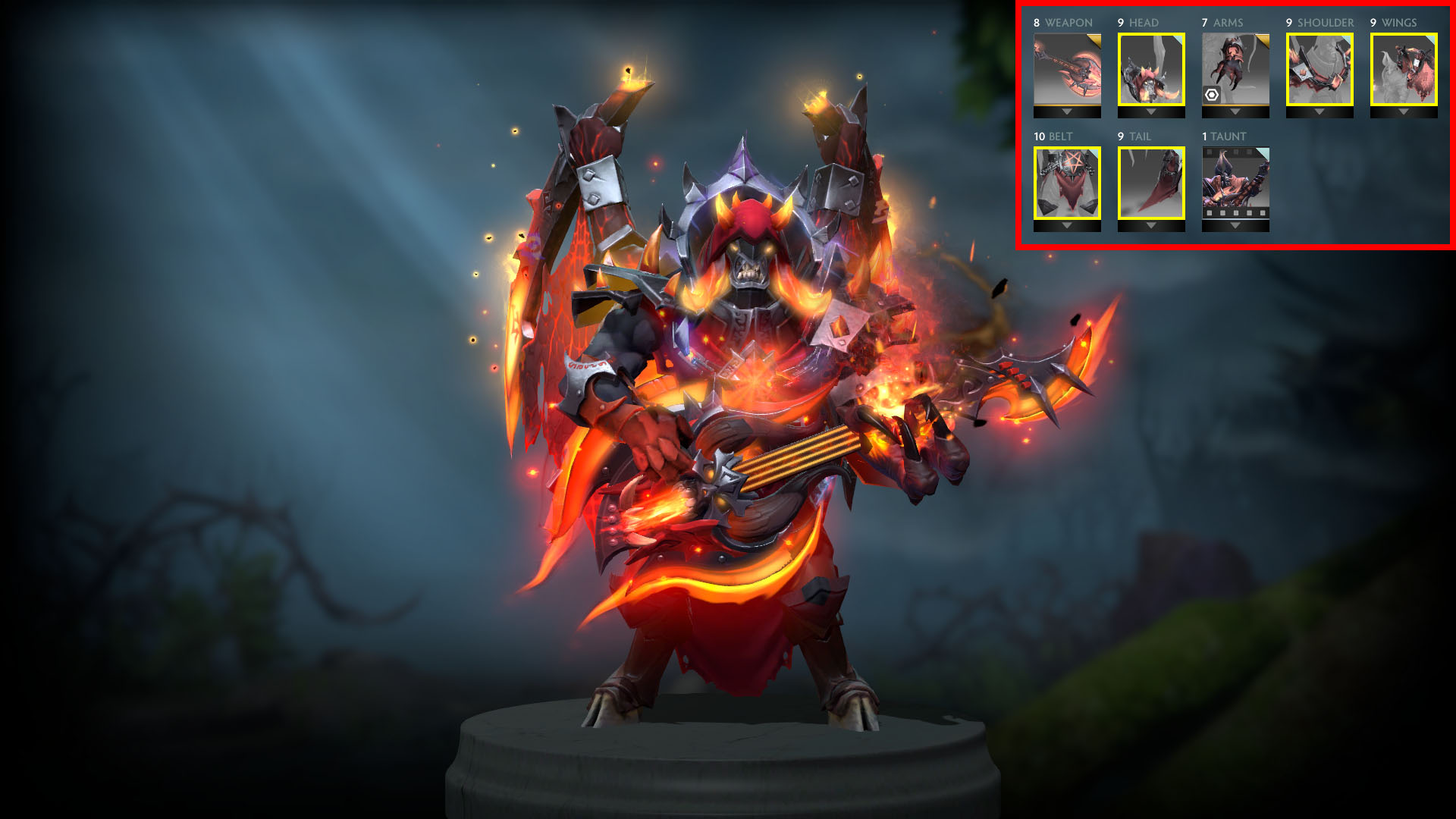This screenshot has width=1456, height=819.
Task: Select the Tail item slot
Action: pos(1151,183)
